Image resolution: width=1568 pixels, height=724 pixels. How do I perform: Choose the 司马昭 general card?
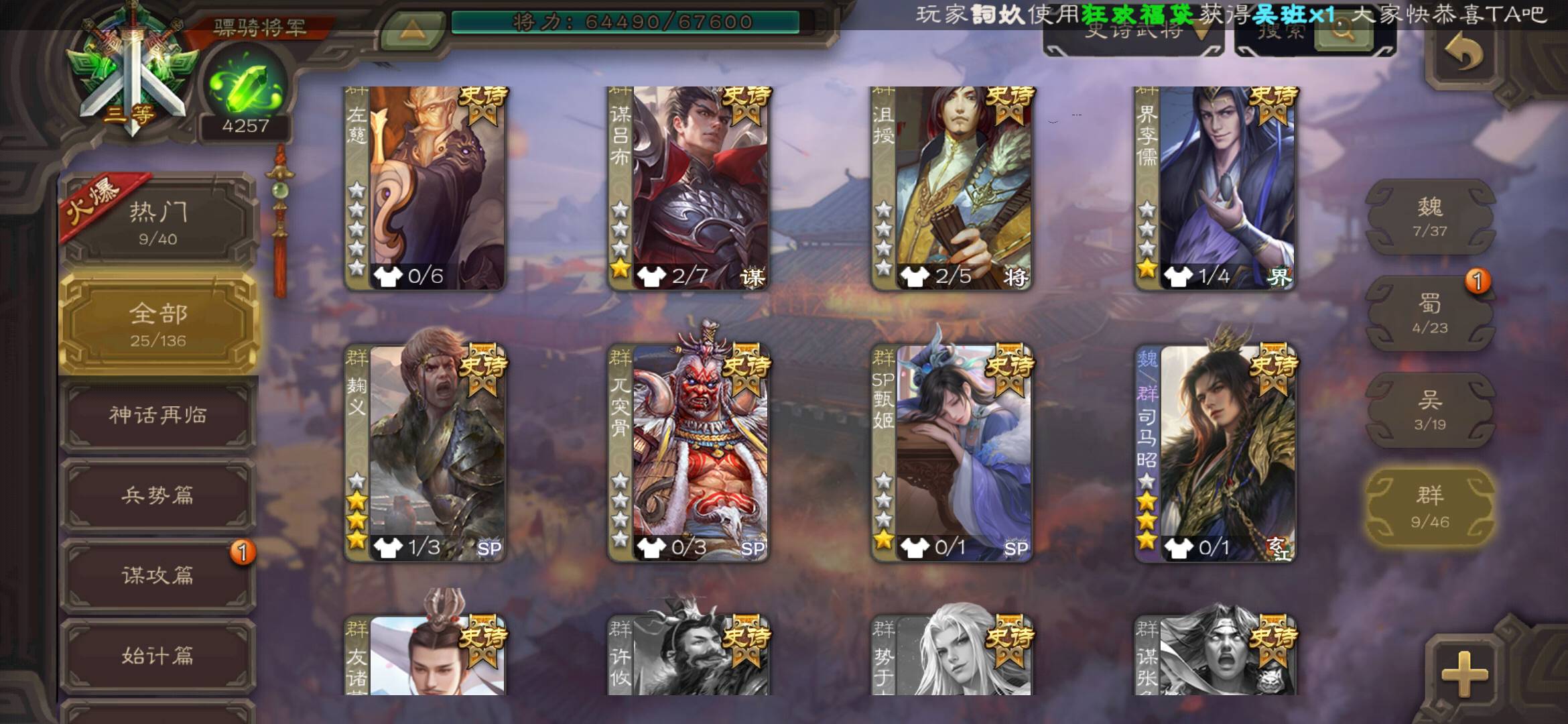[1215, 452]
